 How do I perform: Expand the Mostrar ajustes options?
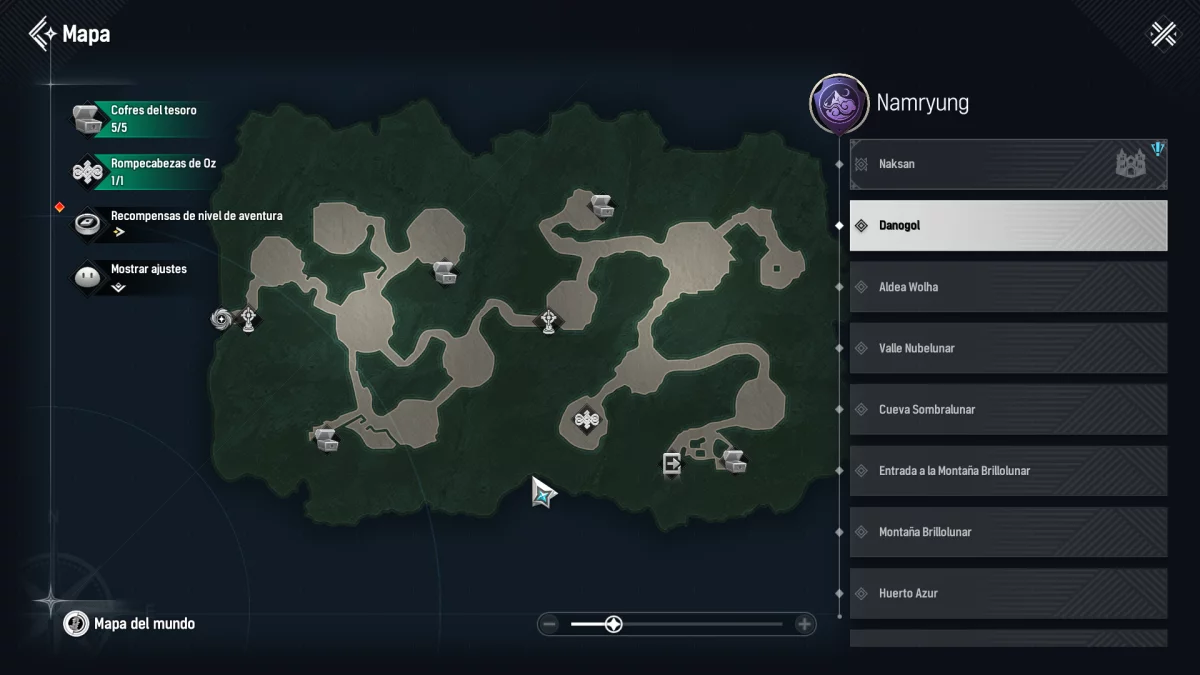pyautogui.click(x=140, y=277)
